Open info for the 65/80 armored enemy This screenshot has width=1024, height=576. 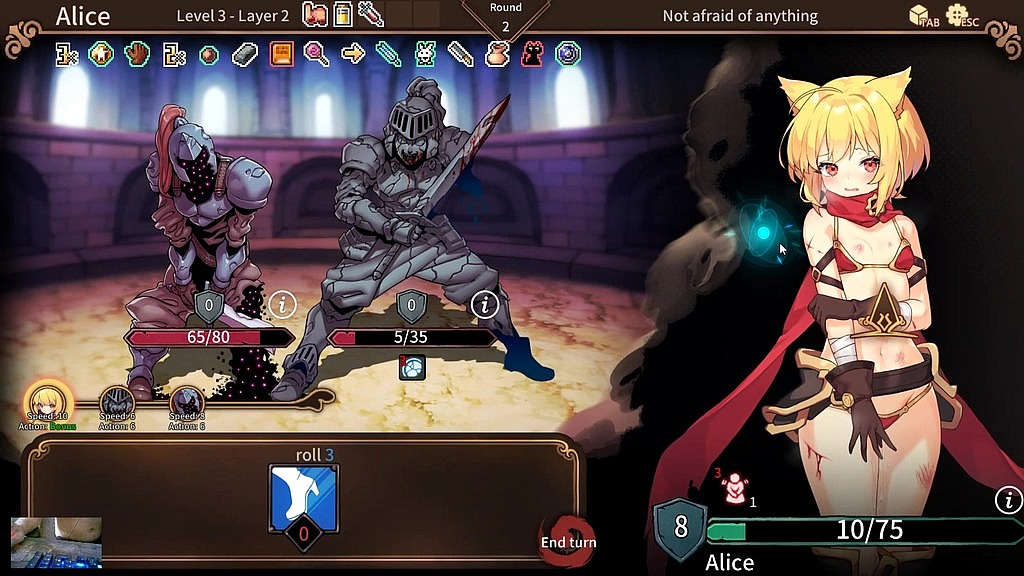[284, 303]
